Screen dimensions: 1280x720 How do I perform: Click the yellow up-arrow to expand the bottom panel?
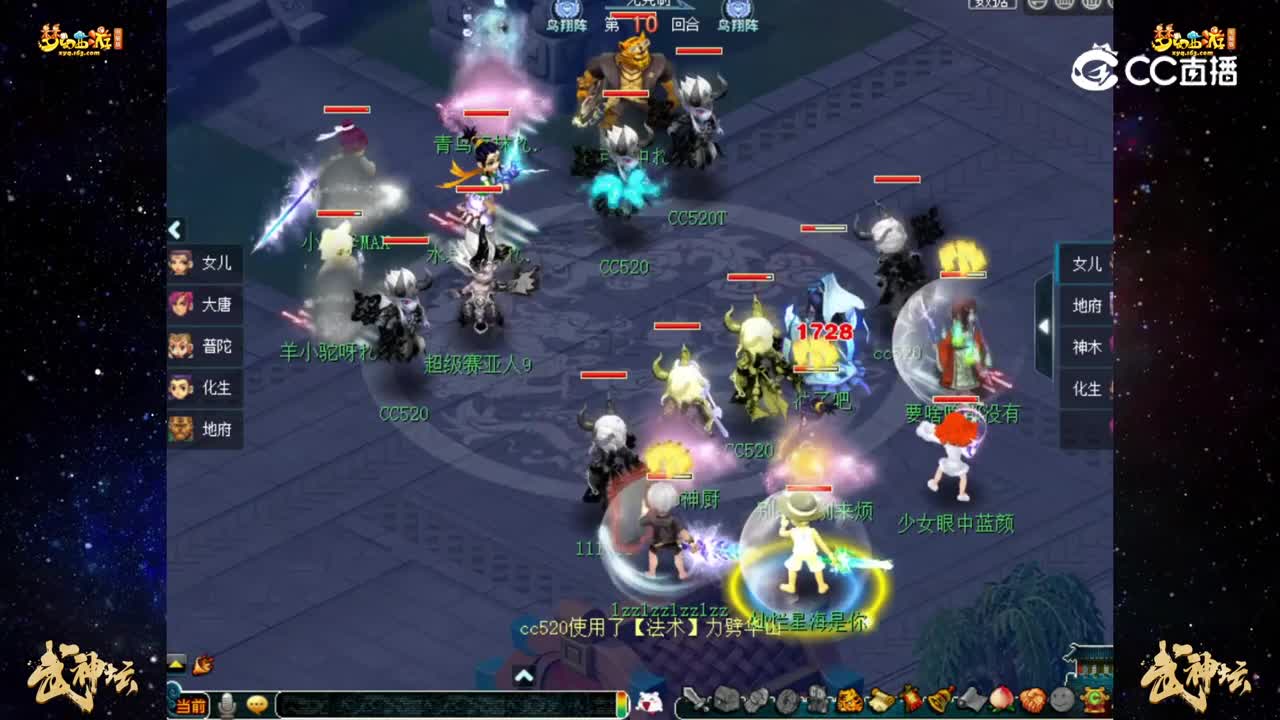pyautogui.click(x=176, y=664)
